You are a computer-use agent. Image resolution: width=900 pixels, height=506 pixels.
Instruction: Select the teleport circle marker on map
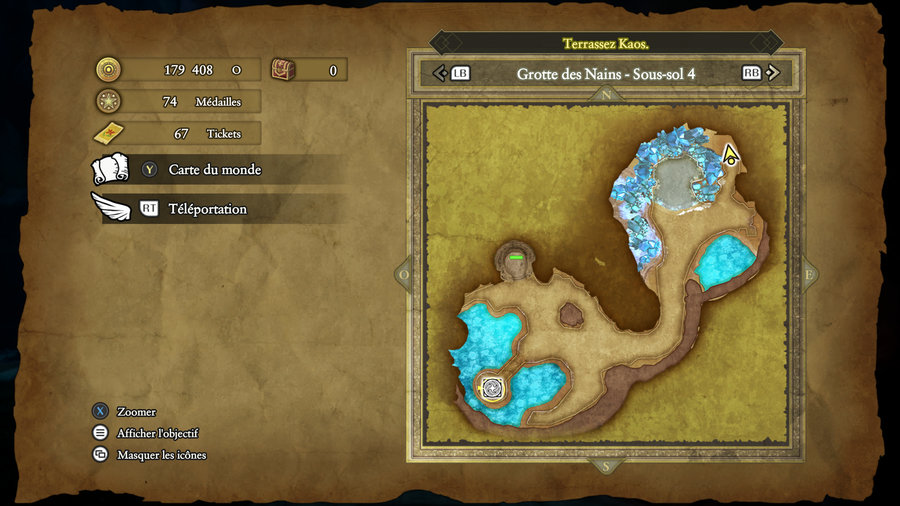point(491,388)
